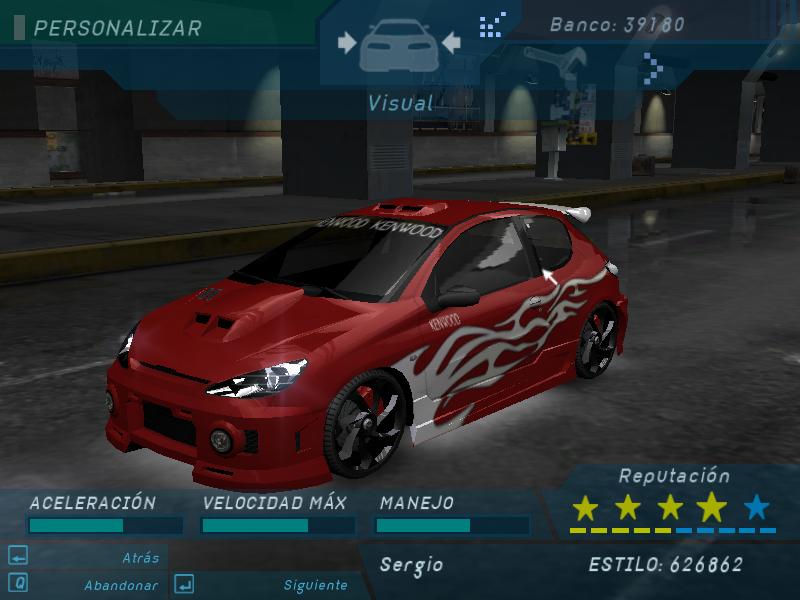The width and height of the screenshot is (800, 600).
Task: Click the right chevron arrow beside the wrench
Action: [x=655, y=66]
